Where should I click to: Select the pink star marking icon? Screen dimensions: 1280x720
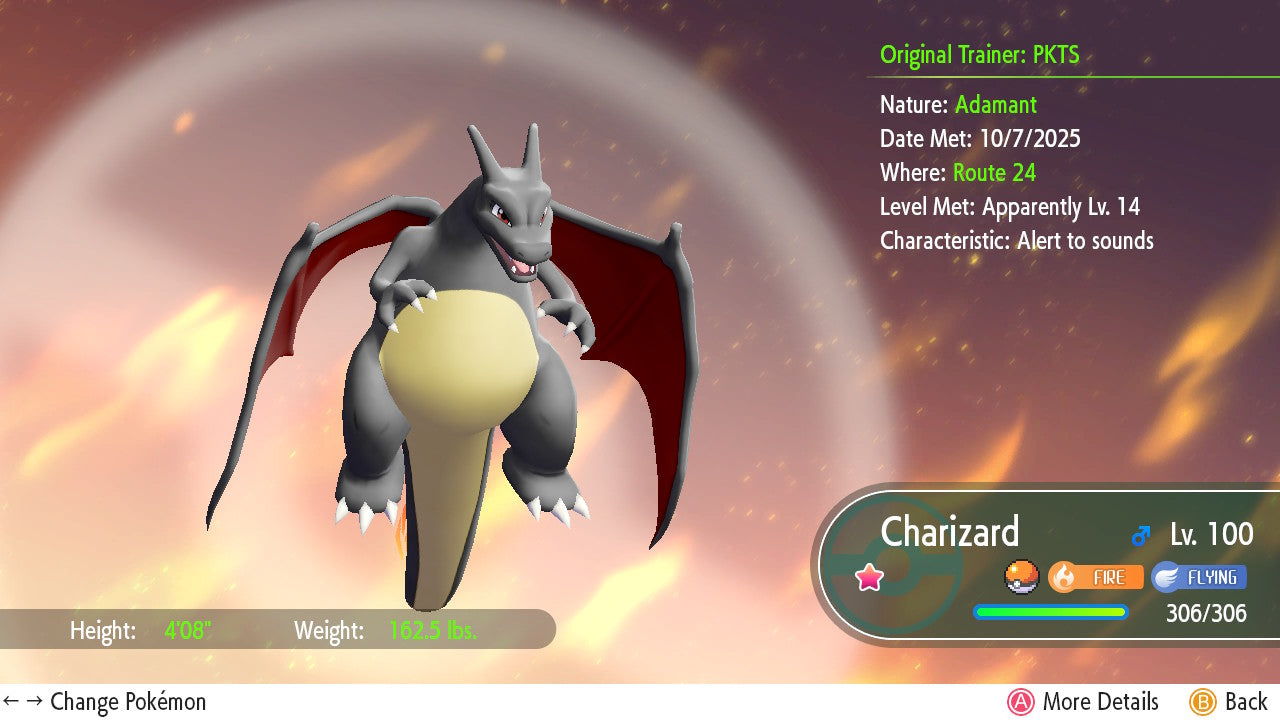tap(870, 577)
